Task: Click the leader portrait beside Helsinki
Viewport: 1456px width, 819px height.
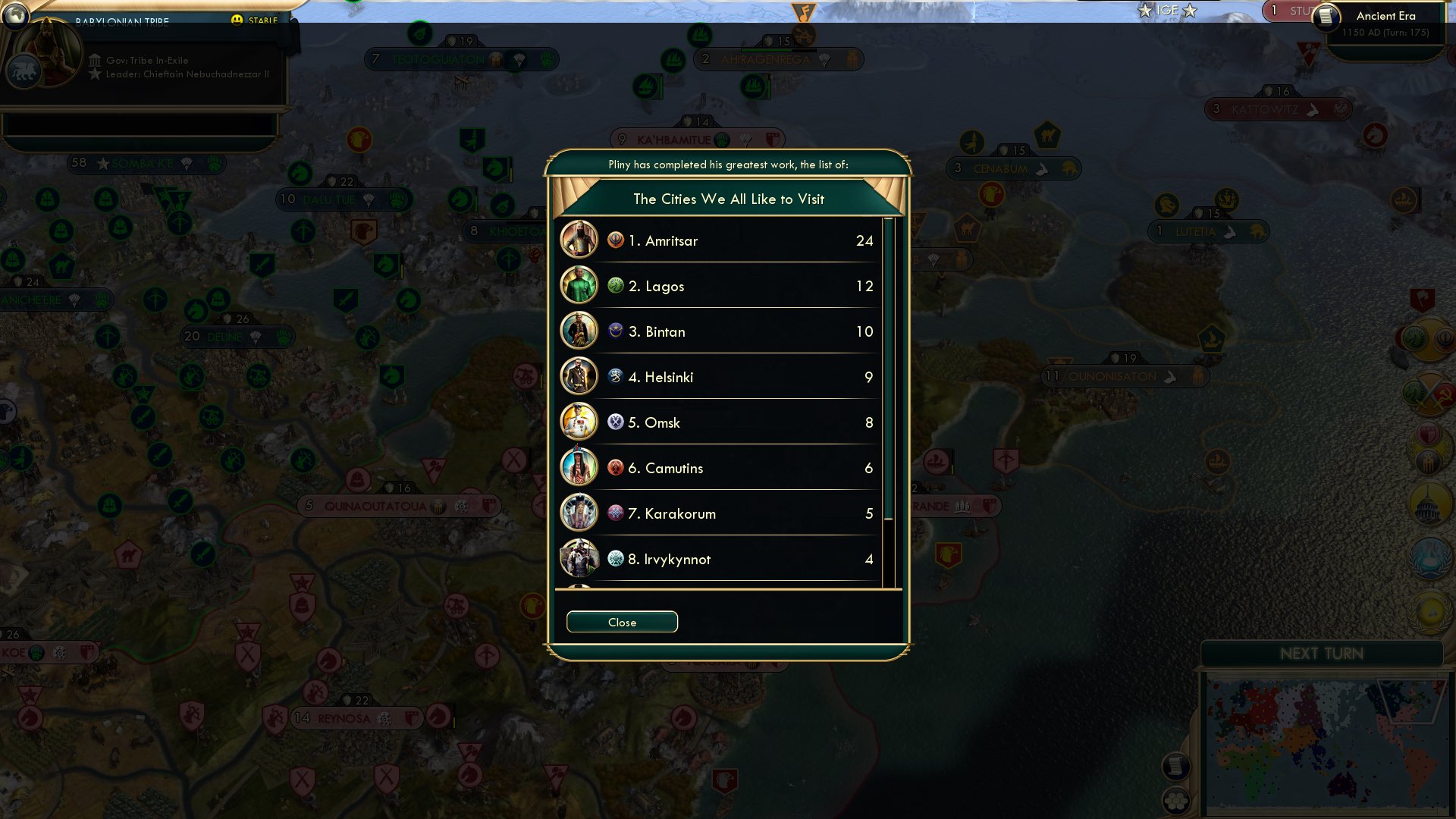Action: [579, 377]
